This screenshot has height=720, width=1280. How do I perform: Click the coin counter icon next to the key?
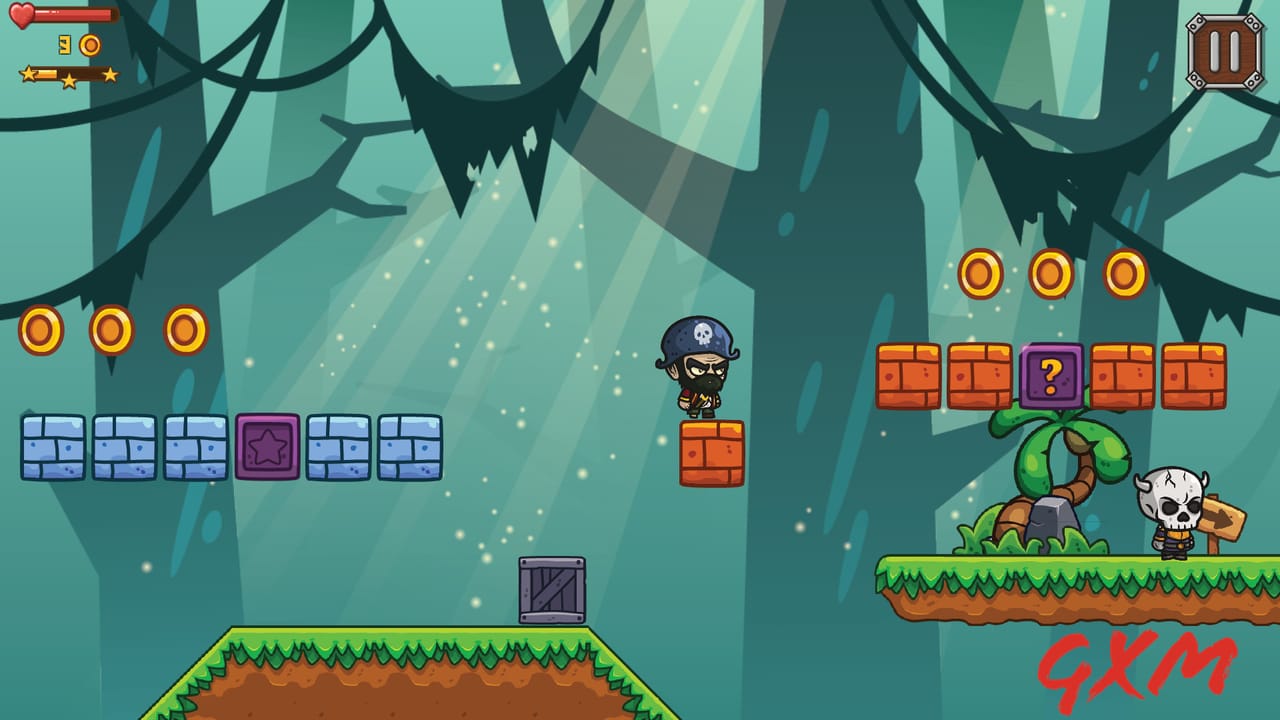[x=90, y=45]
